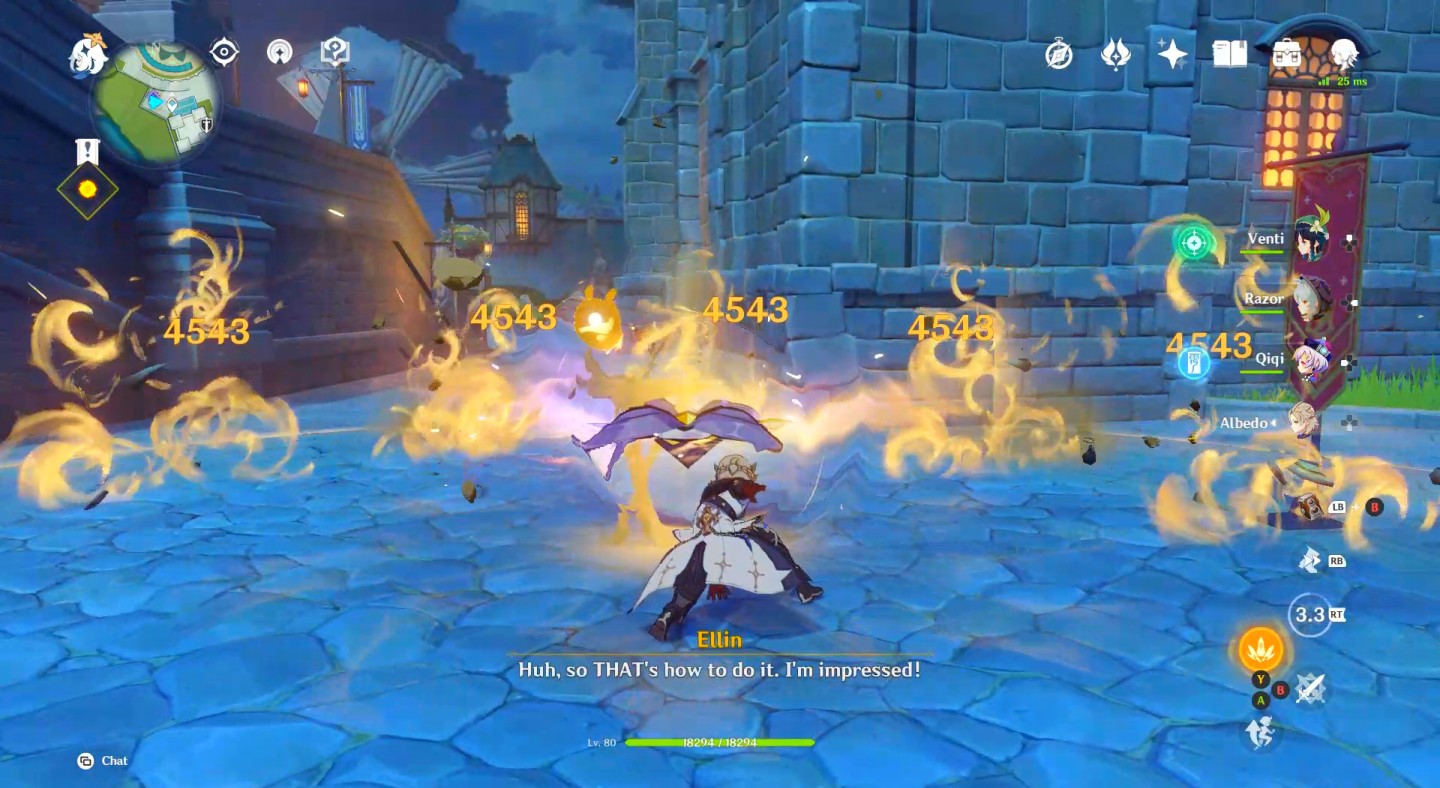
Task: Select the tracked quest diamond marker
Action: point(87,189)
